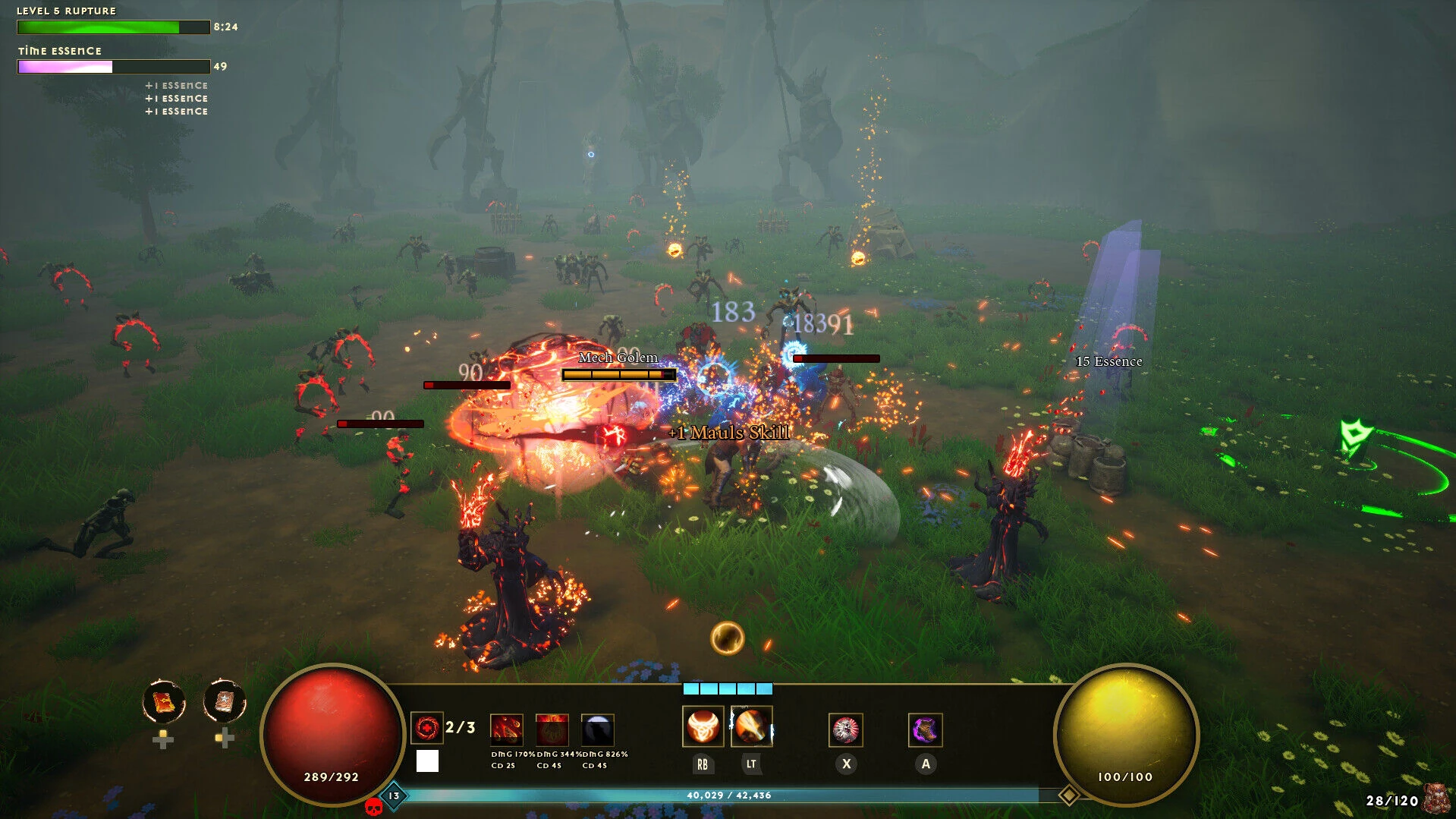The height and width of the screenshot is (819, 1456).
Task: Click the Time Essence progress bar
Action: click(113, 67)
